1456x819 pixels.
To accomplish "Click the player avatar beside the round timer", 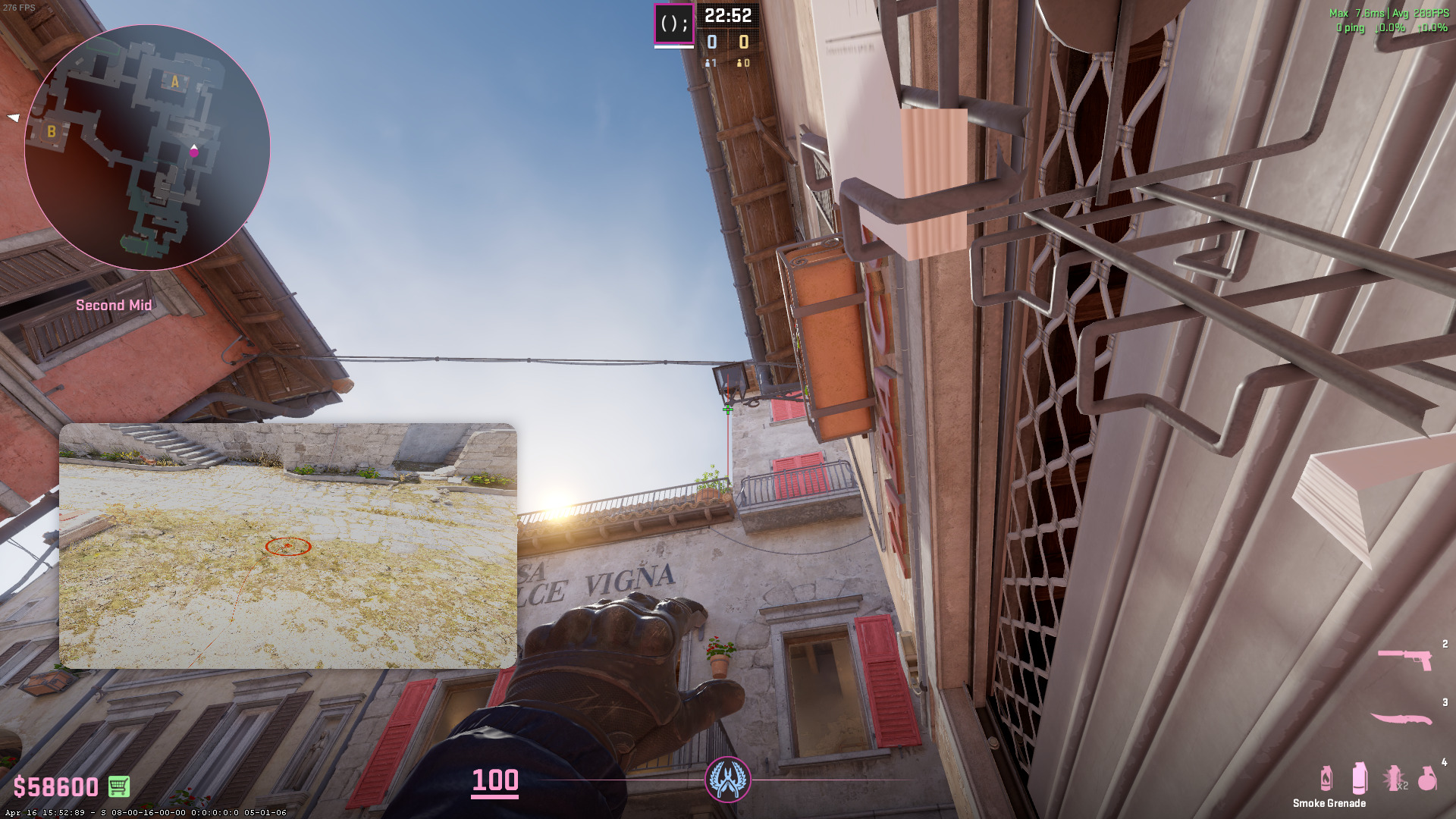I will coord(673,24).
